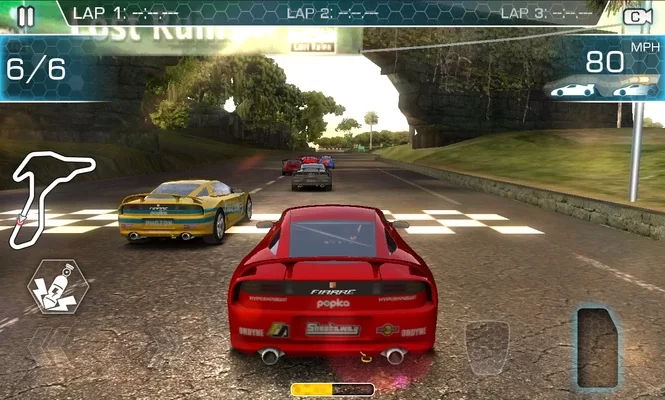
Task: Switch the camera view
Action: [x=636, y=16]
